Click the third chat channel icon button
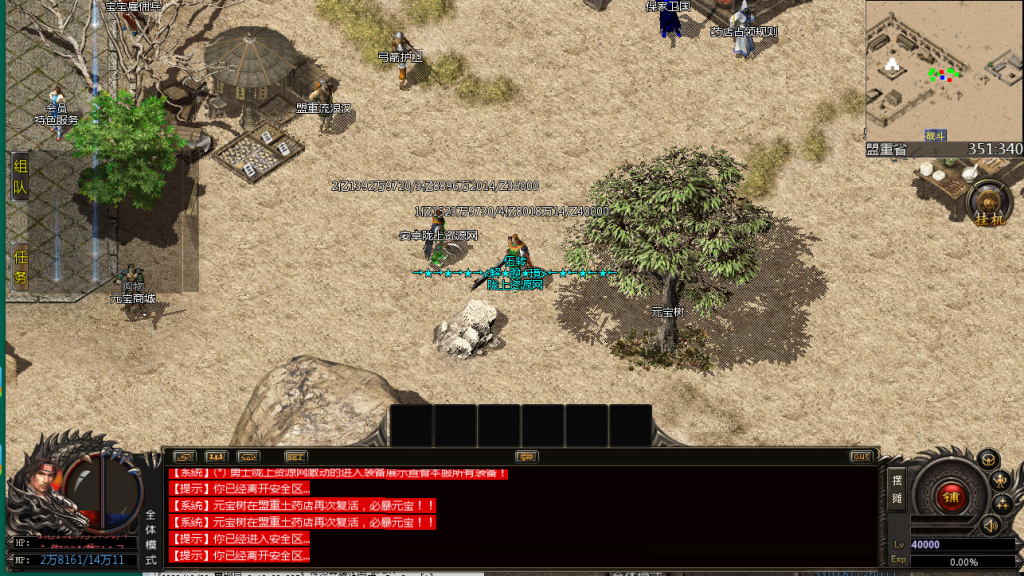 tap(248, 457)
